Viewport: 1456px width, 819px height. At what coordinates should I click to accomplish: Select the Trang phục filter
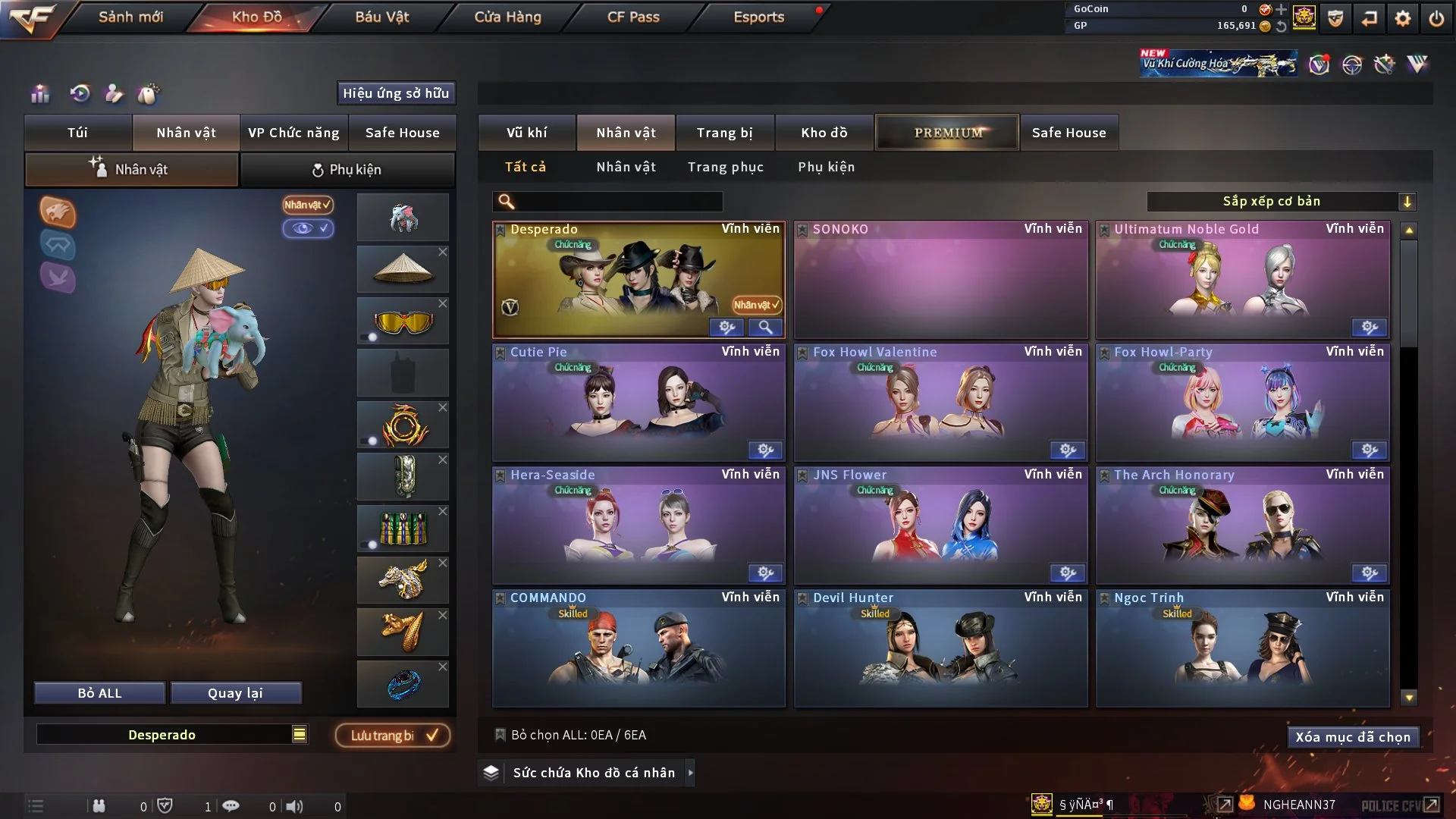[x=725, y=167]
